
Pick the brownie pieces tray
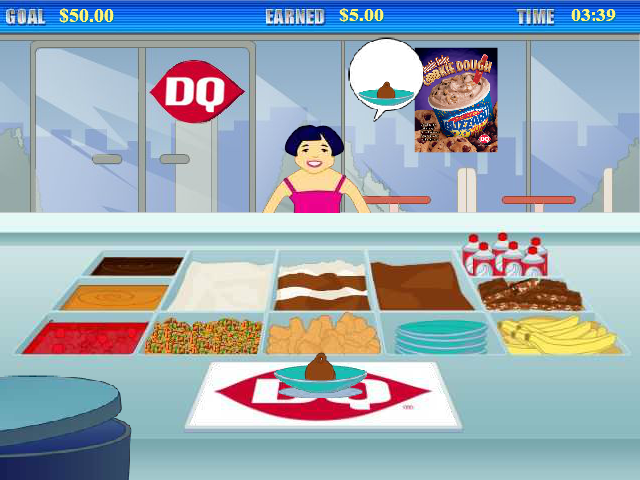coord(529,294)
